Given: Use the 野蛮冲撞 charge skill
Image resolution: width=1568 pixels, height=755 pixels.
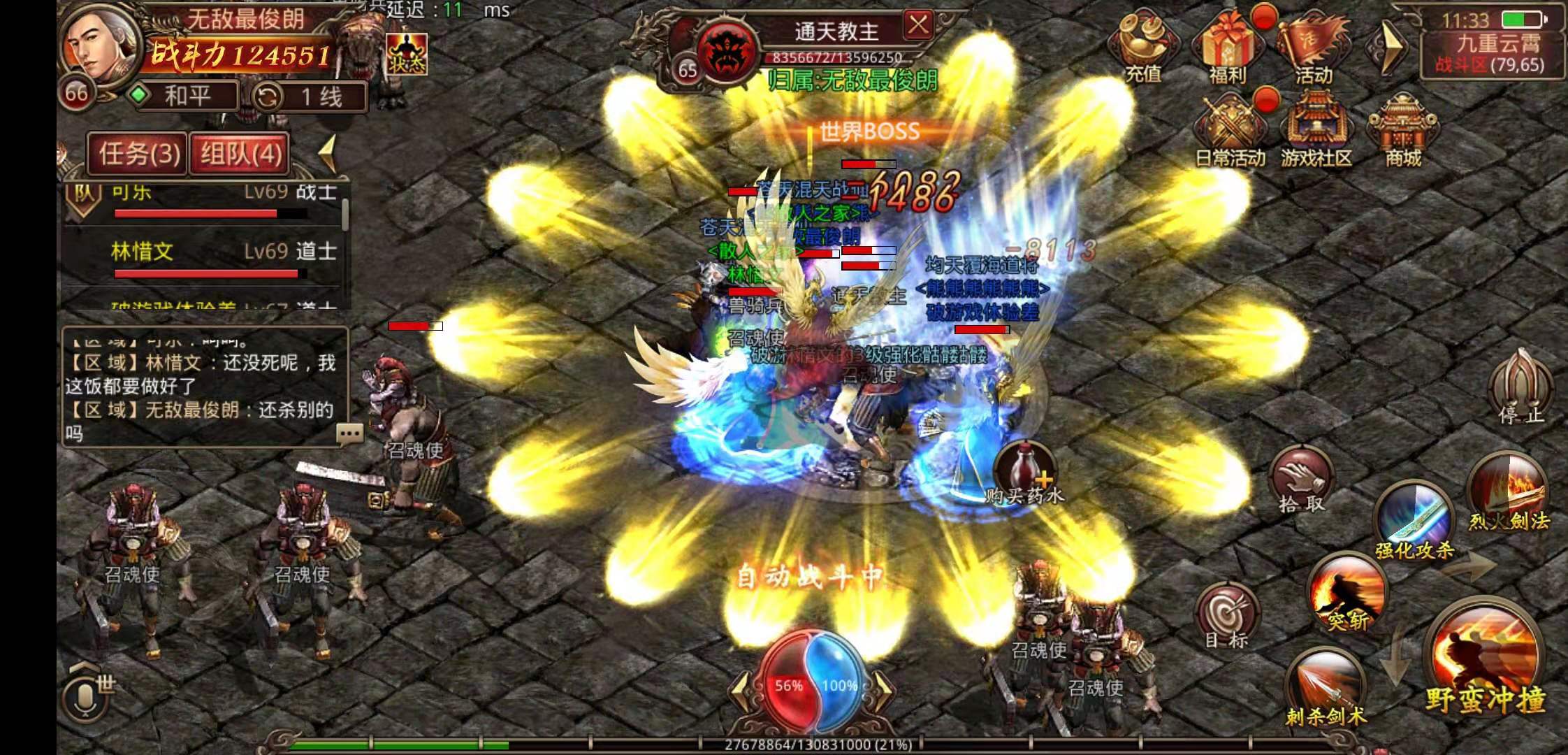Looking at the screenshot, I should (x=1484, y=666).
